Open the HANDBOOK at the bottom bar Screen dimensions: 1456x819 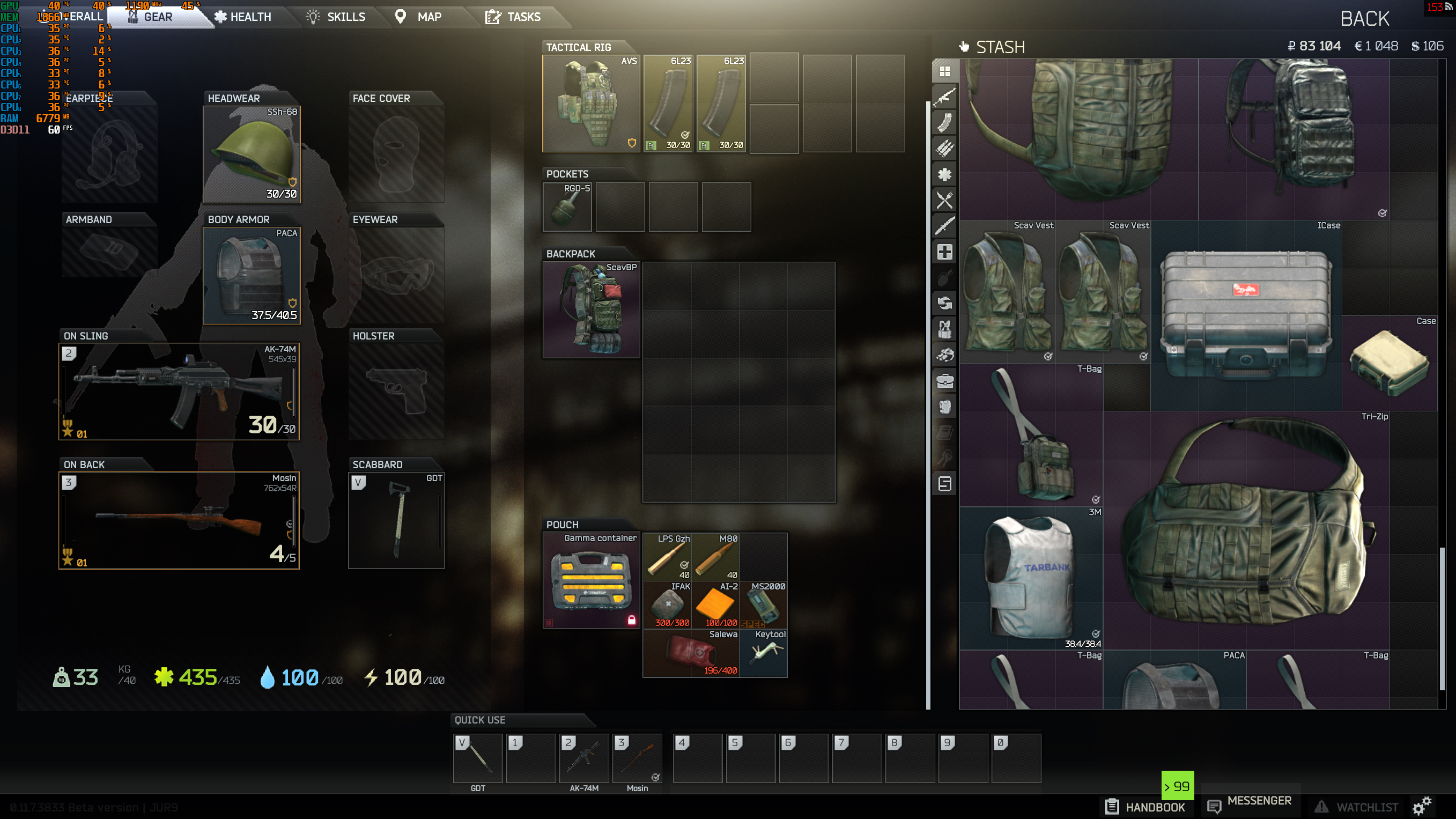1145,807
